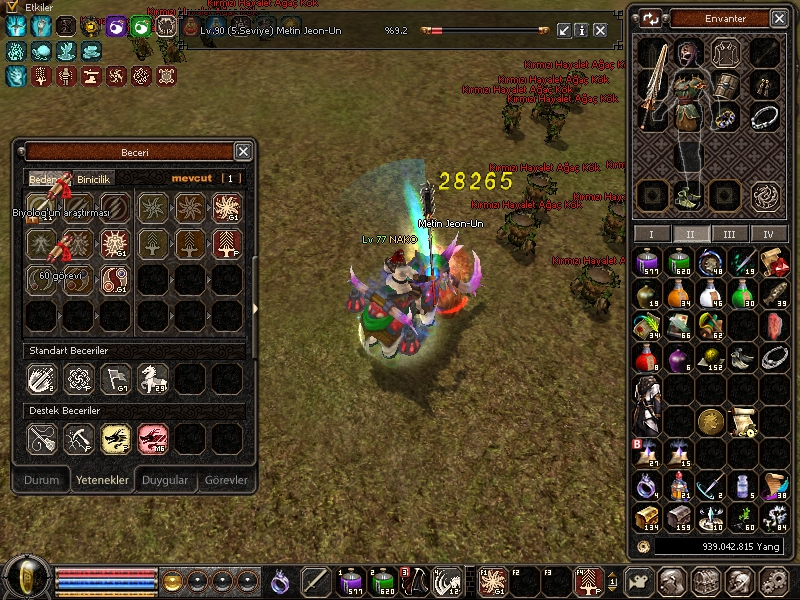Viewport: 800px width, 600px height.
Task: Close the Beceri skill window
Action: [243, 151]
